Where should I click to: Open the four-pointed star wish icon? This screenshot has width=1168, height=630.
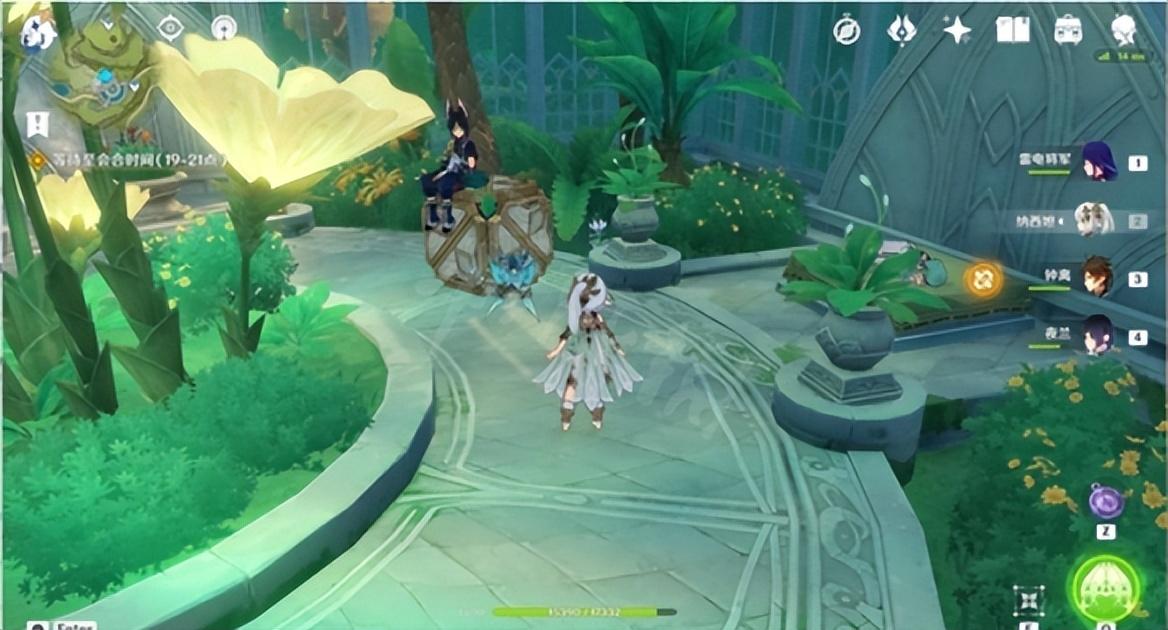click(x=957, y=31)
